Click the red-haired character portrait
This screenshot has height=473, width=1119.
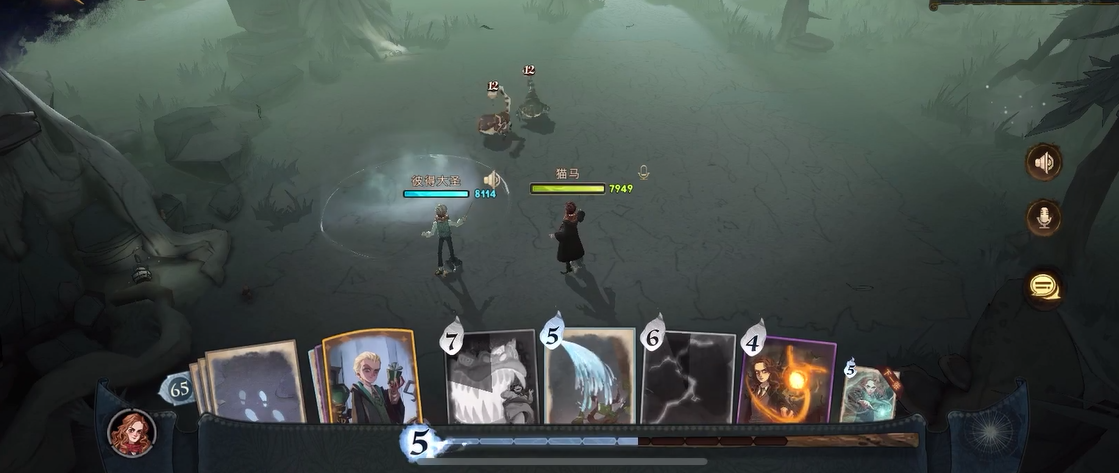point(131,432)
